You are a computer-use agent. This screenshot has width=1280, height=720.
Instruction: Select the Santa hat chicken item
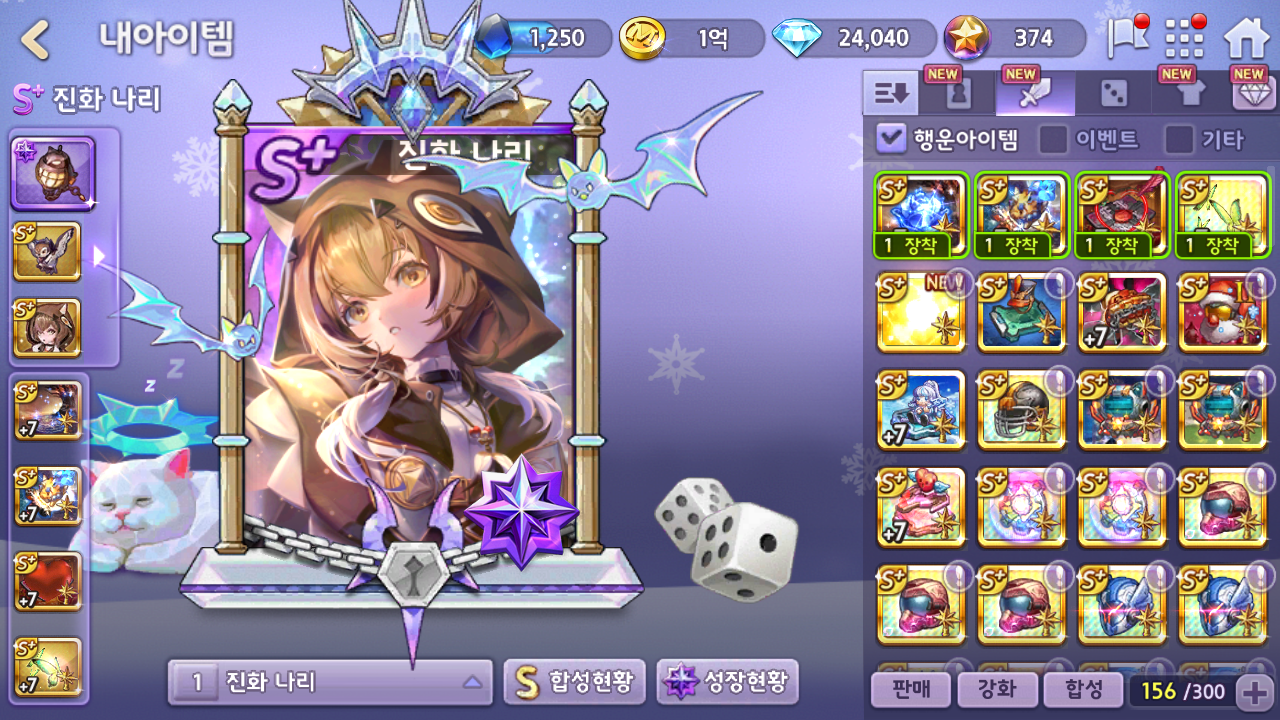coord(1222,312)
